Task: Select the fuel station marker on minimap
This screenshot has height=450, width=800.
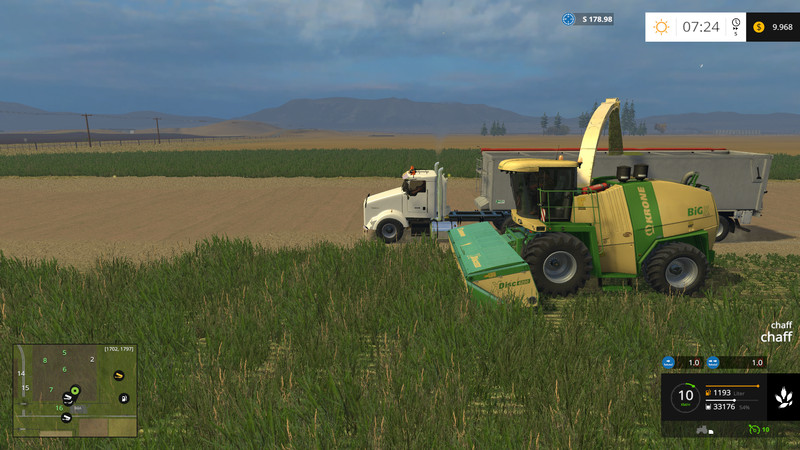Action: pos(122,398)
